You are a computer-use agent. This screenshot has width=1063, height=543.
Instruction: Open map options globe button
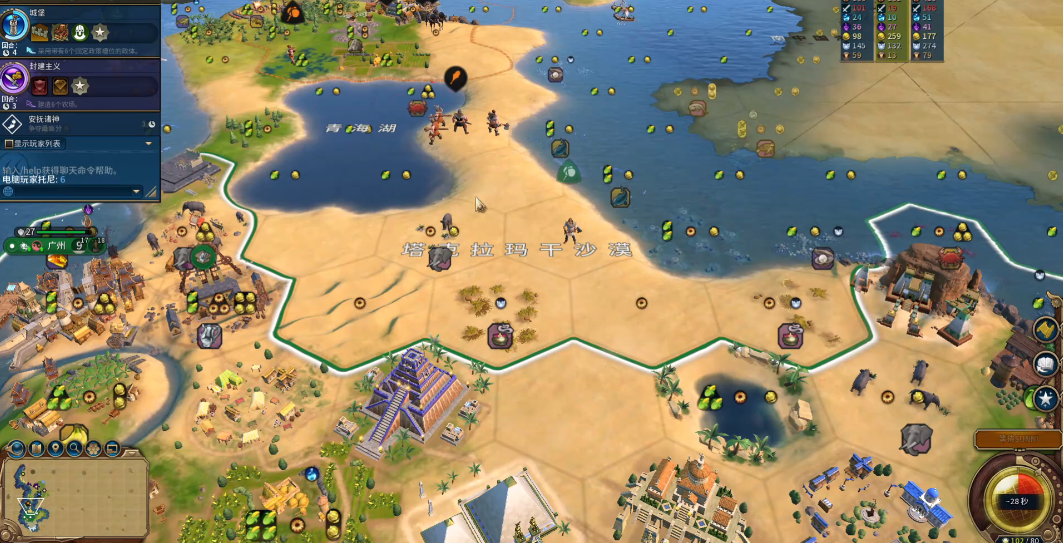18,448
